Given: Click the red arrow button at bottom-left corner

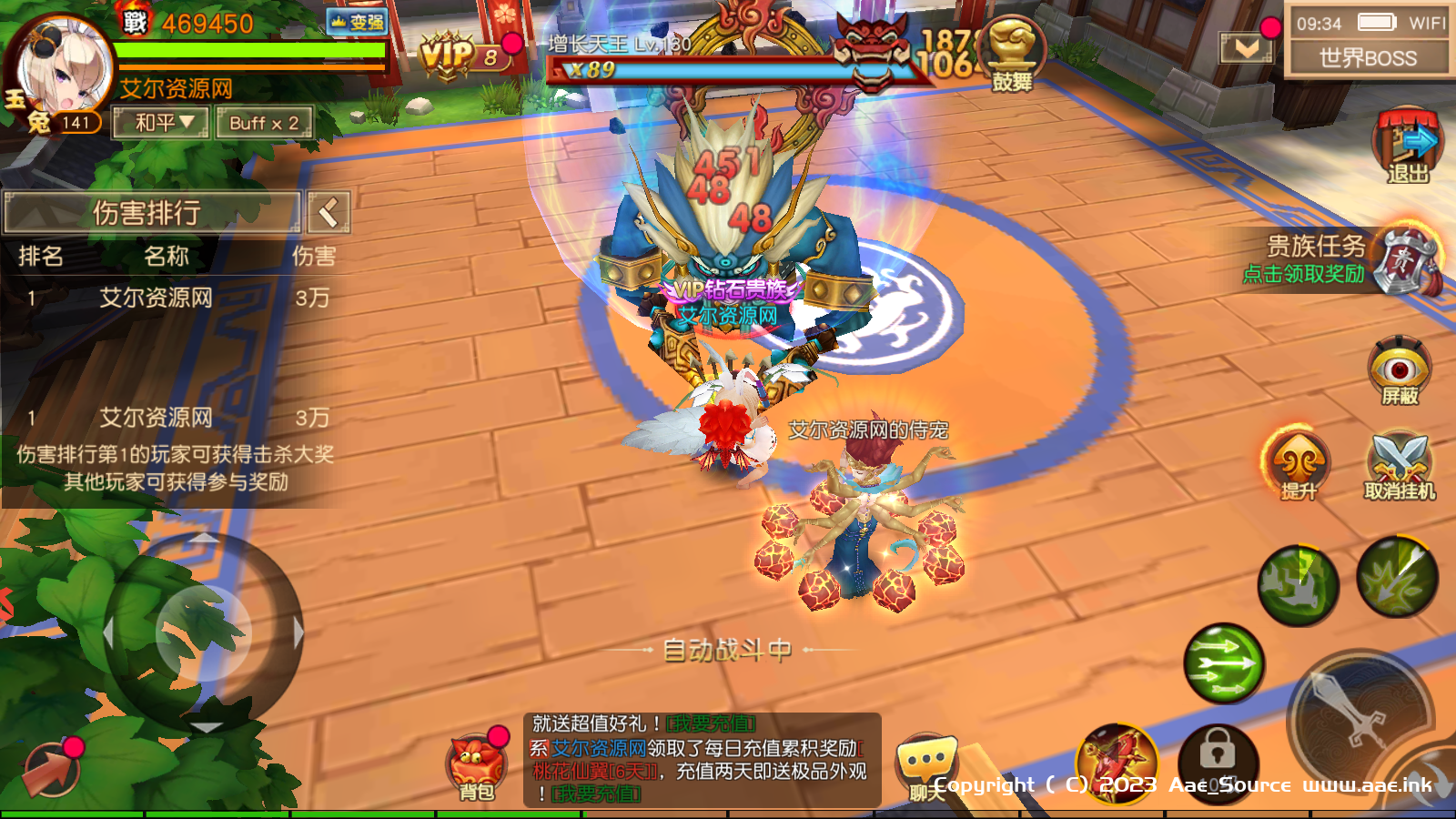Looking at the screenshot, I should tap(50, 770).
